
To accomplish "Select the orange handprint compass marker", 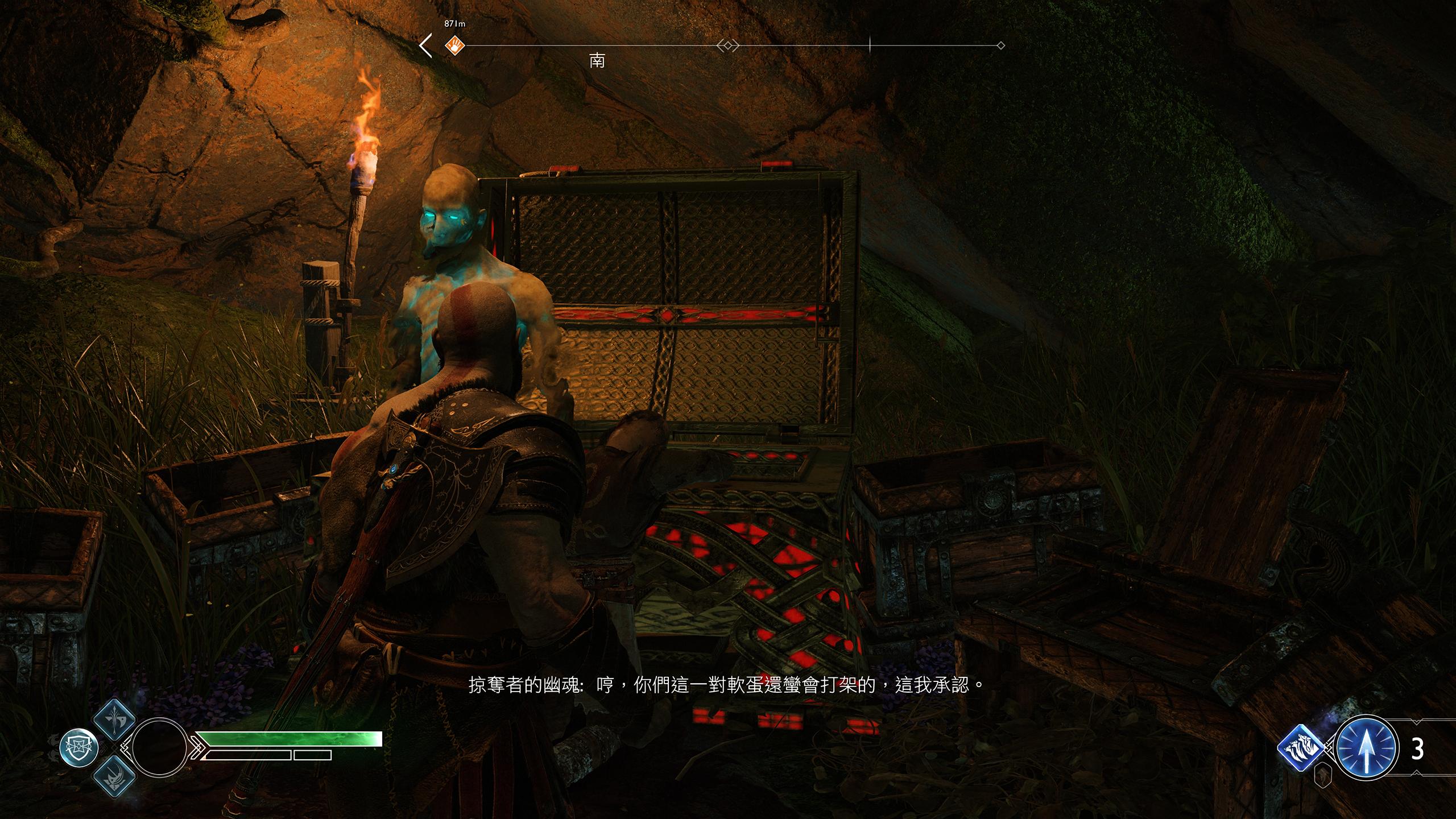I will coord(454,44).
